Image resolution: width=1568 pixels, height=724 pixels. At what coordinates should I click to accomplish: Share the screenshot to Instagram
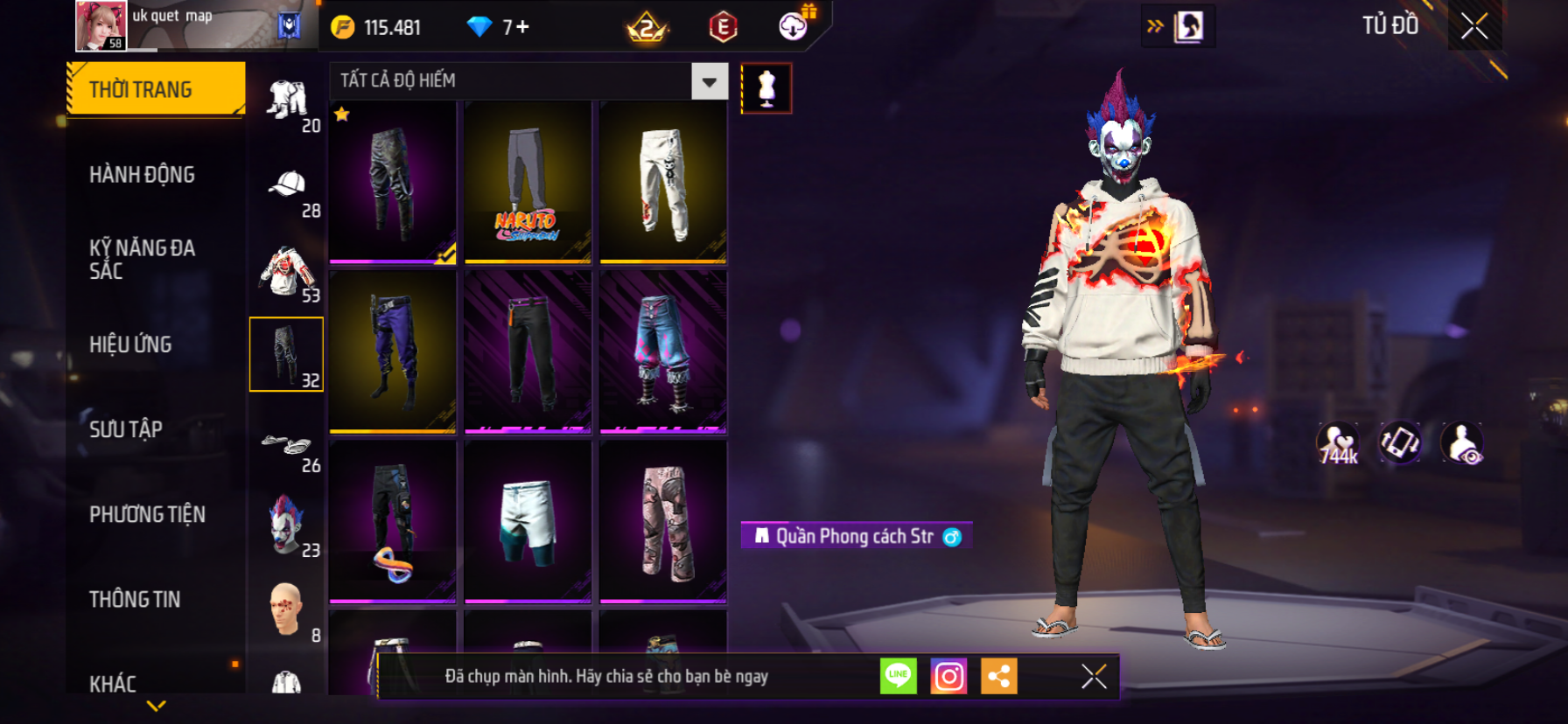pyautogui.click(x=948, y=676)
